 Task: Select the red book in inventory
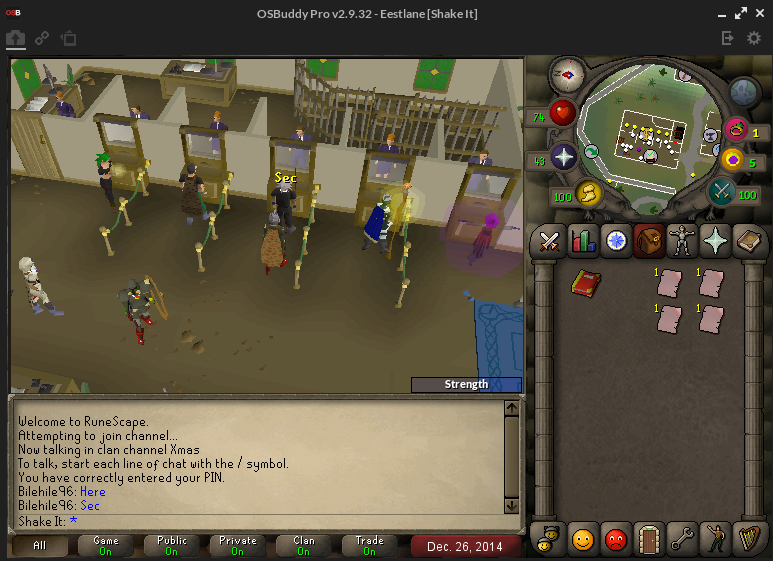click(x=586, y=283)
